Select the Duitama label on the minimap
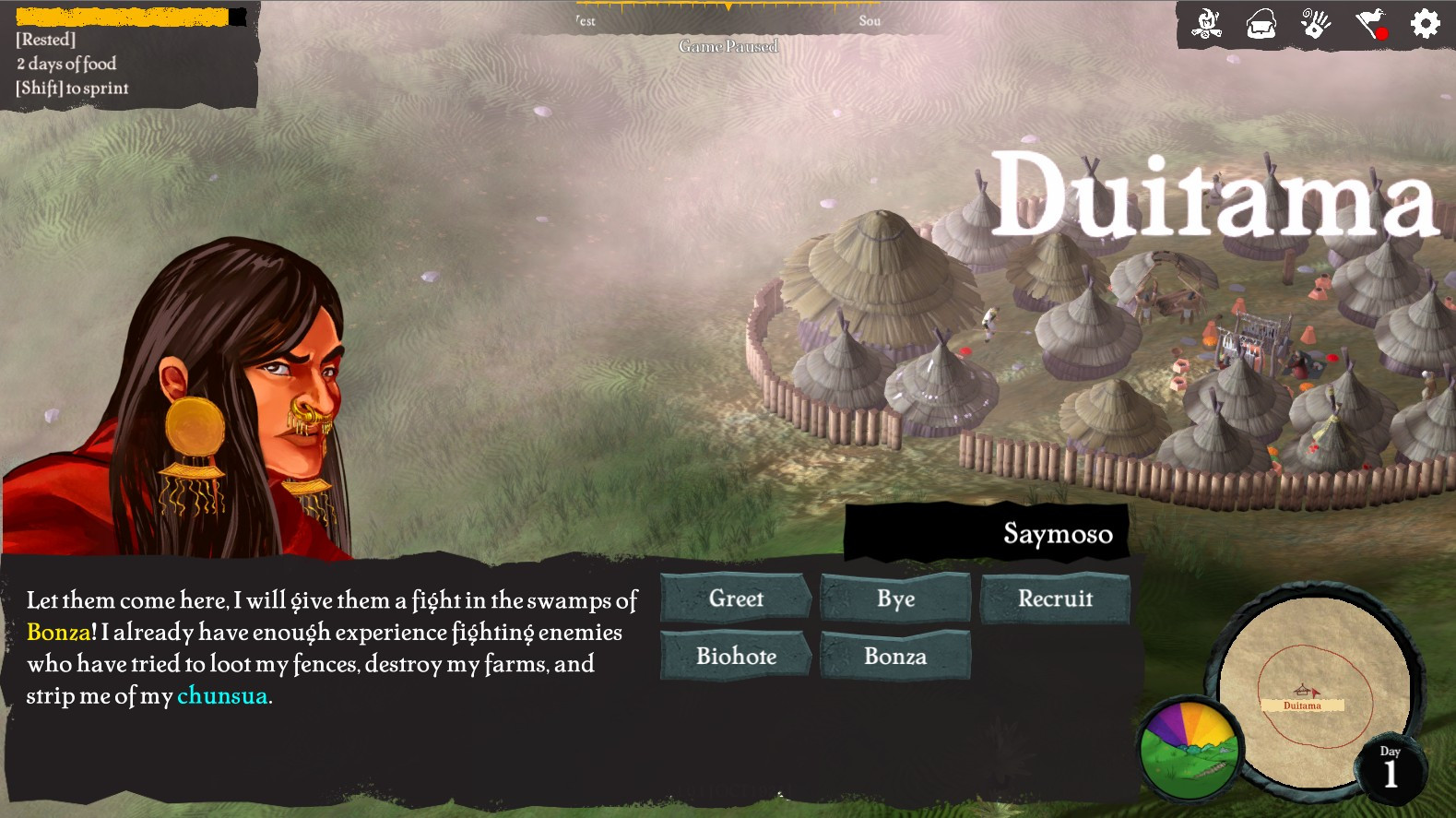This screenshot has width=1456, height=818. click(x=1302, y=705)
